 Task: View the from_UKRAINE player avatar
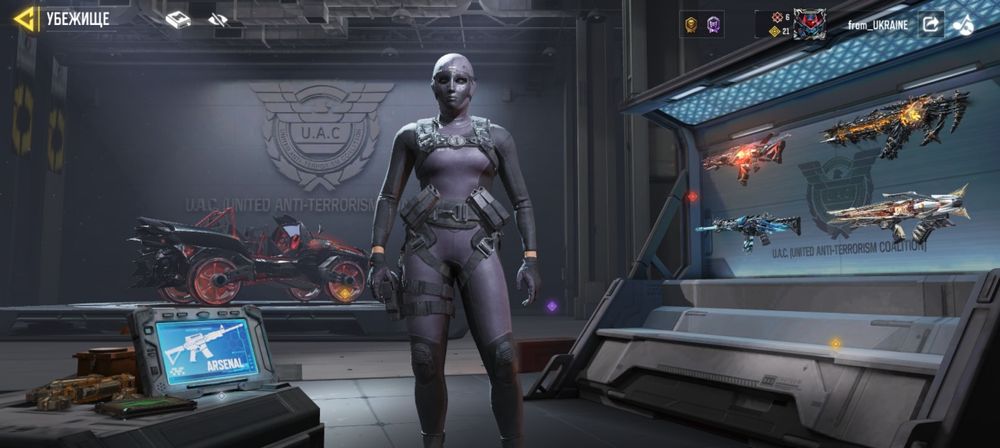coord(808,24)
